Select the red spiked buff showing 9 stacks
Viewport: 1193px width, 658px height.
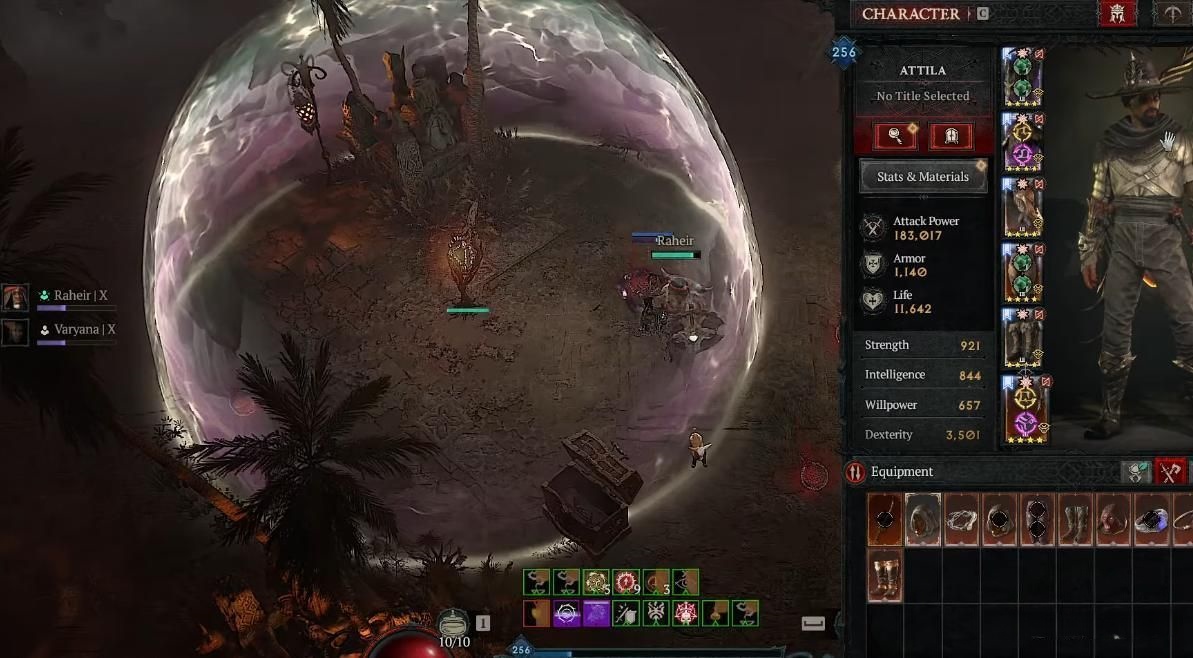(627, 582)
